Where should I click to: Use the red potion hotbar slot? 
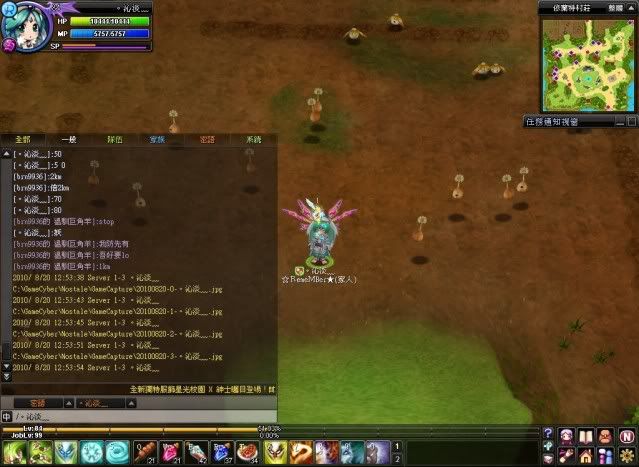(x=171, y=452)
